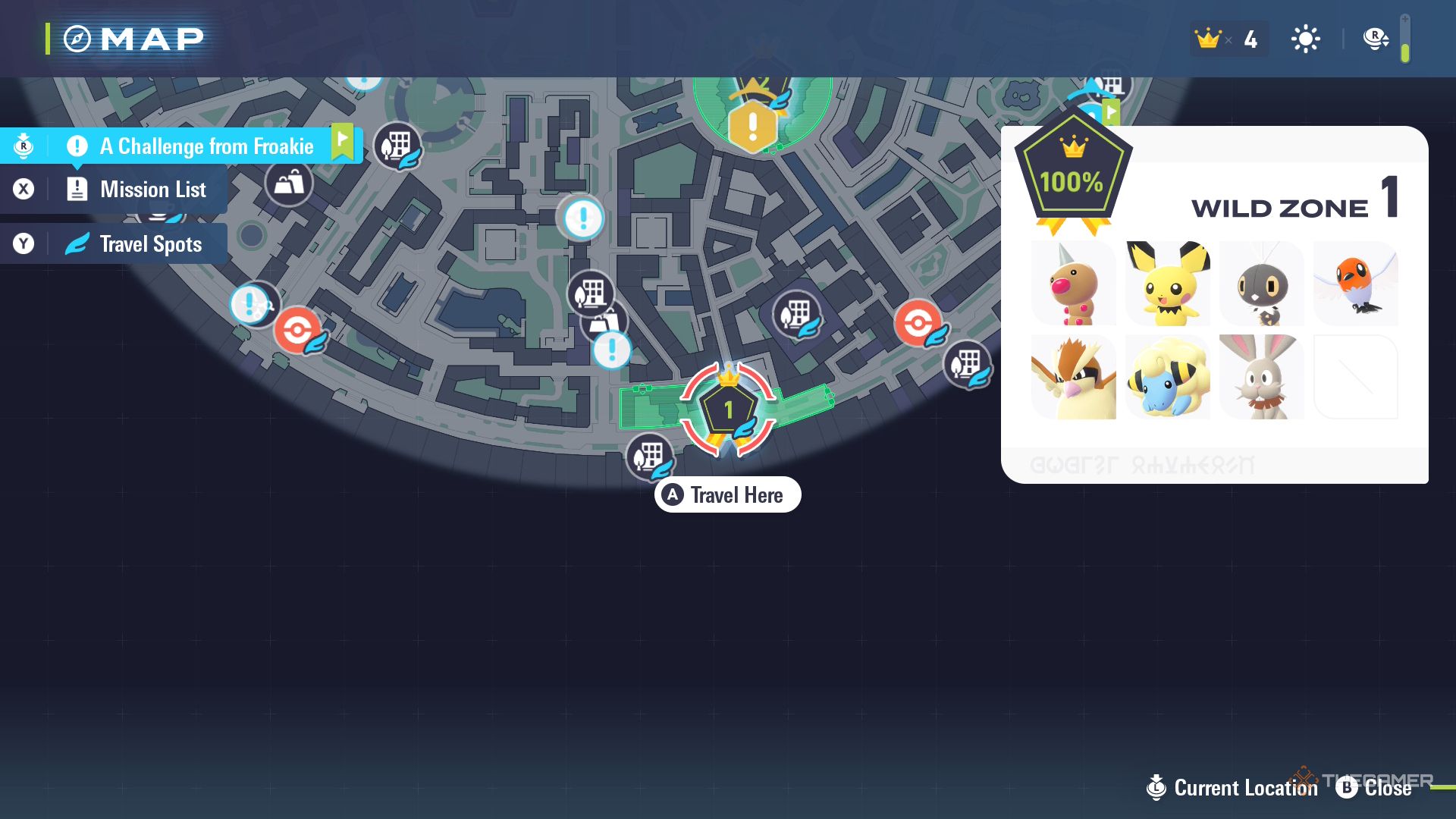Screen dimensions: 1456x819
Task: Click the Rotom Phone icon at top right
Action: (x=1375, y=38)
